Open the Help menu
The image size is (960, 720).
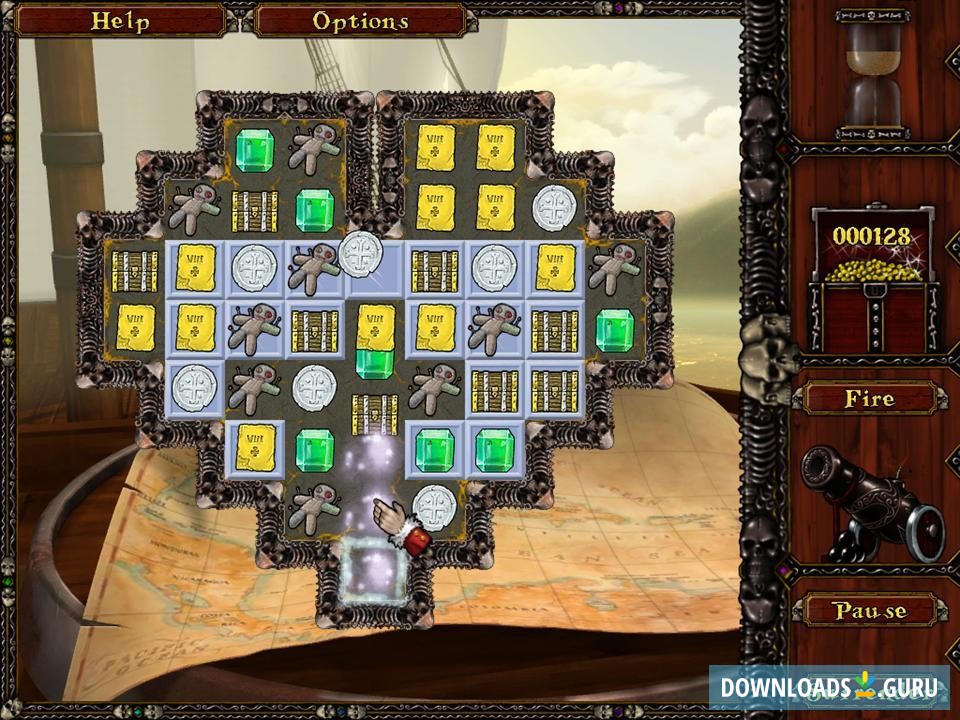tap(119, 21)
